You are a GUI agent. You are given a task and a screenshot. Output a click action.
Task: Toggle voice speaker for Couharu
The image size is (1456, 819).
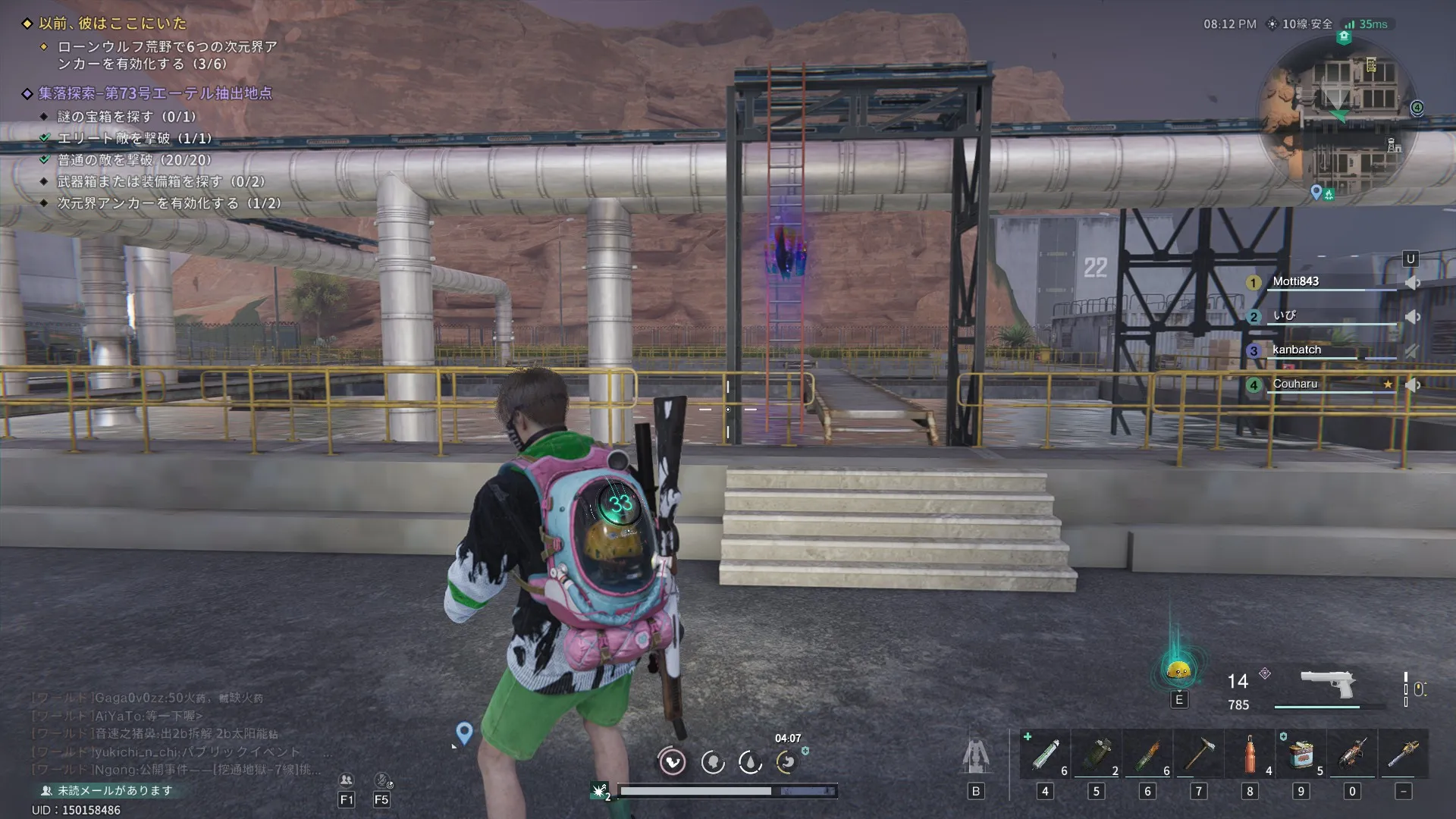(1412, 384)
